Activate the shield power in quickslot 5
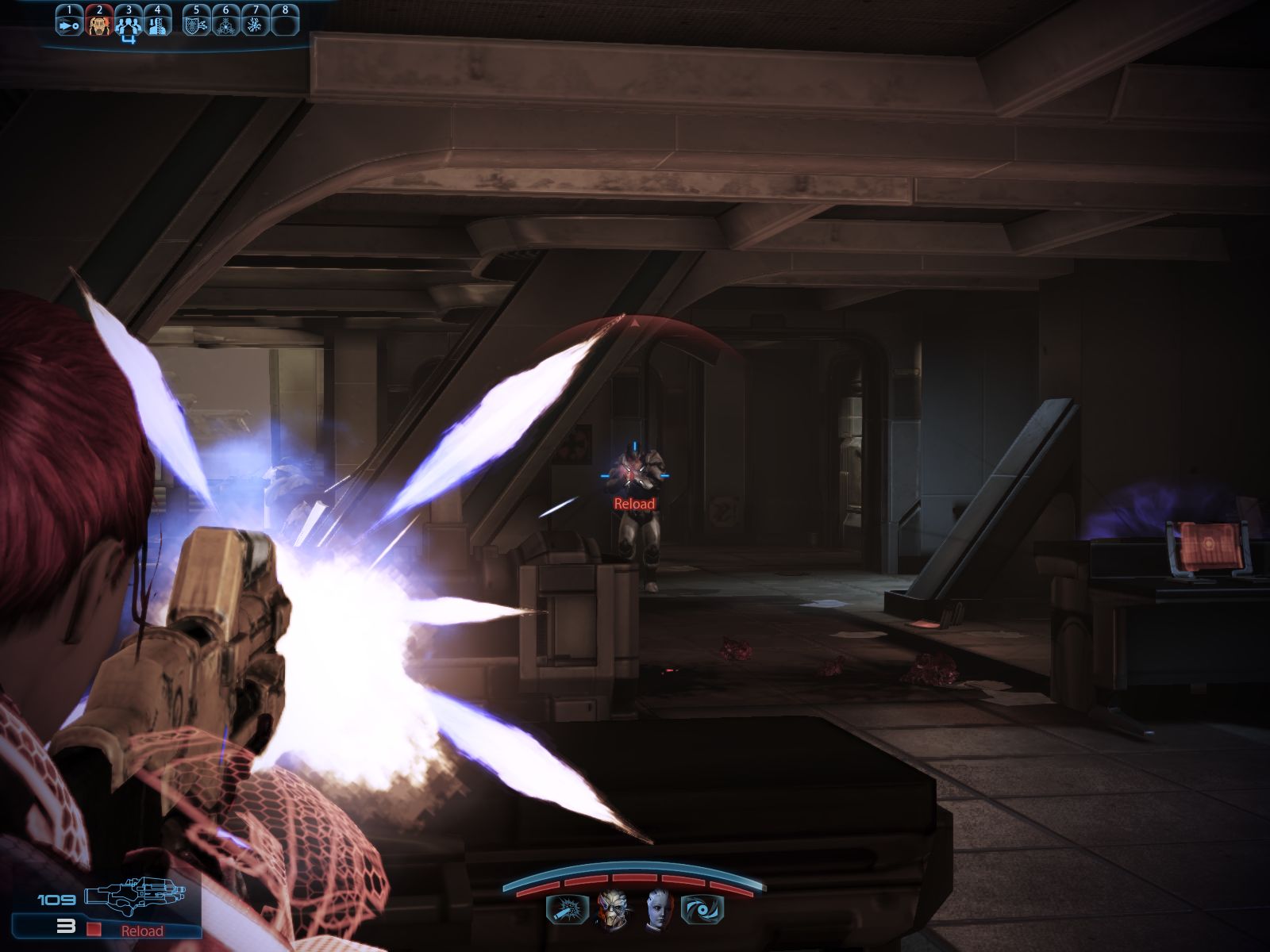 point(196,25)
